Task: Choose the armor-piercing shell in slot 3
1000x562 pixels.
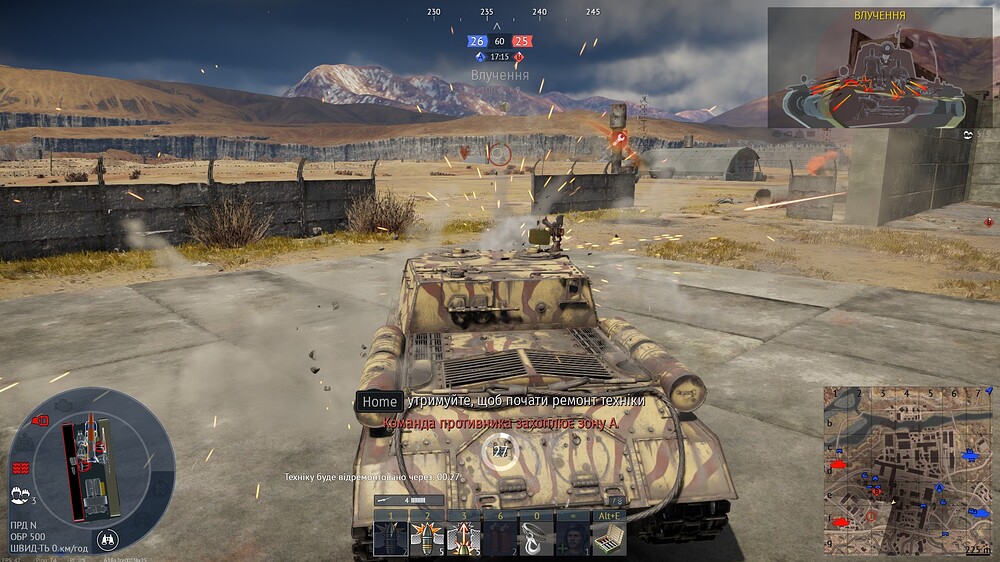Action: pyautogui.click(x=464, y=538)
